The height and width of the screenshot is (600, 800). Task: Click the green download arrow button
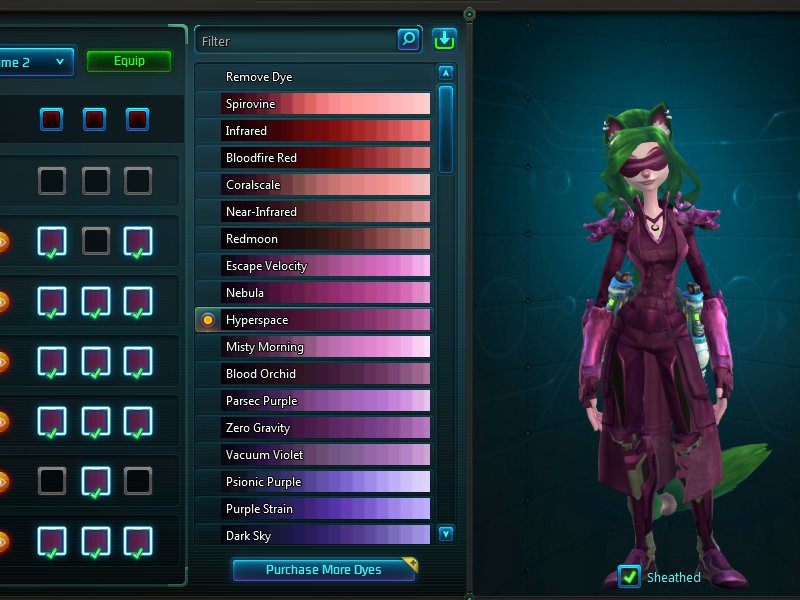444,39
